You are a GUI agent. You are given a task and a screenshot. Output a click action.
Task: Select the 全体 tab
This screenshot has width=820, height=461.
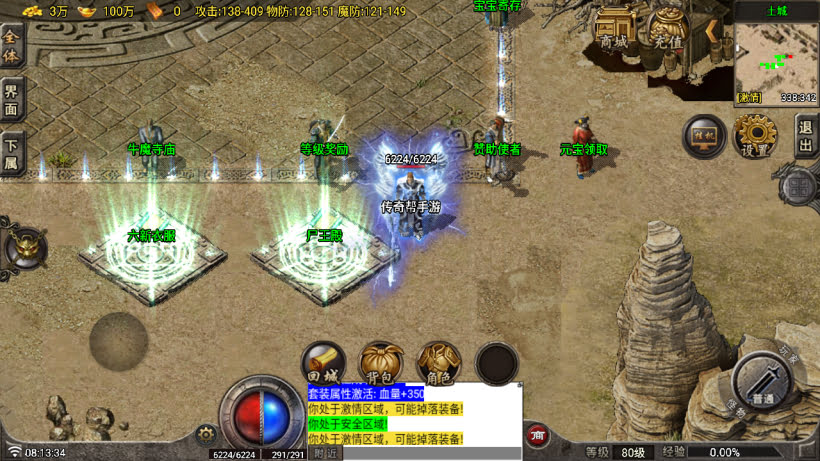pos(12,47)
